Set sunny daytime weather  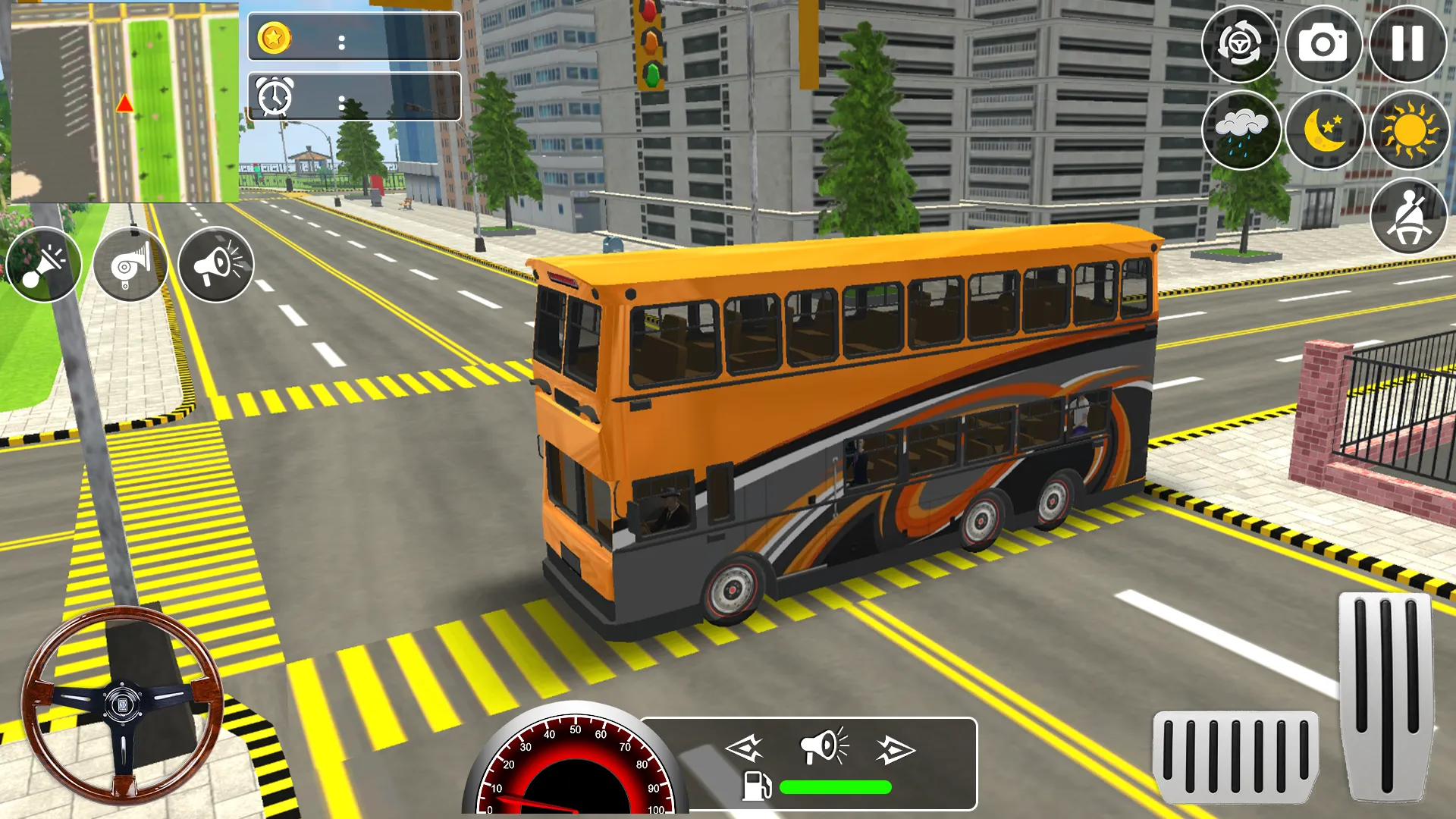pyautogui.click(x=1409, y=130)
